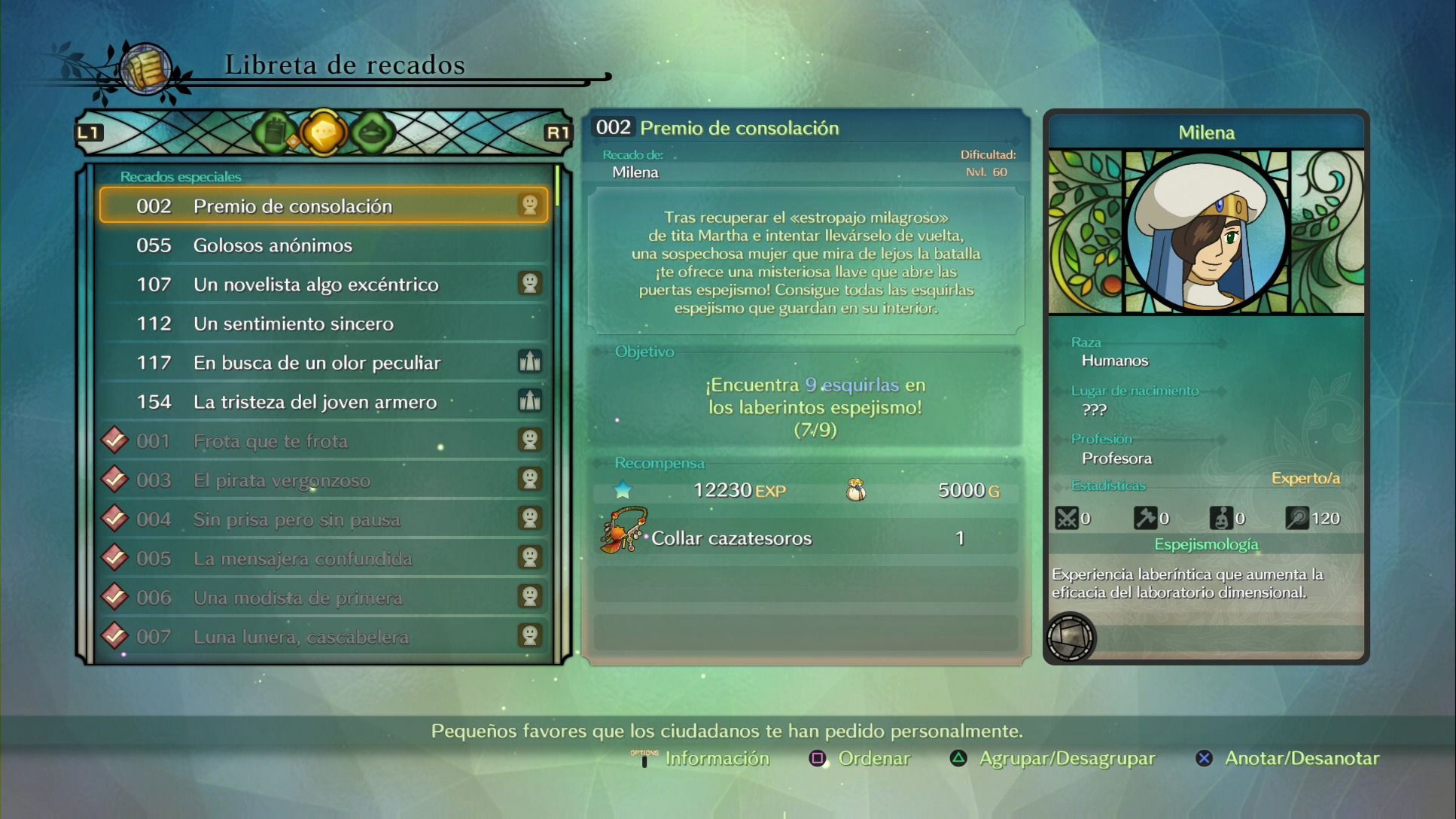1456x819 pixels.
Task: Click the checkmark for Luna lunera, cascabelera
Action: click(x=114, y=636)
